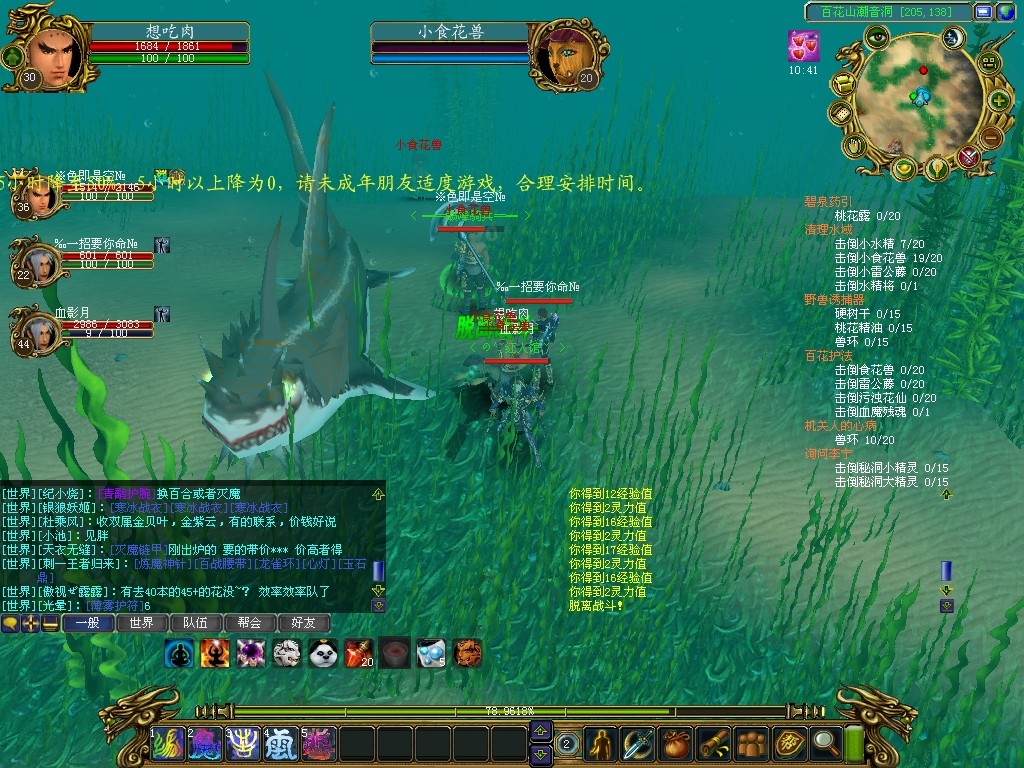Open the magnifying glass search button
1024x768 pixels.
click(x=825, y=743)
